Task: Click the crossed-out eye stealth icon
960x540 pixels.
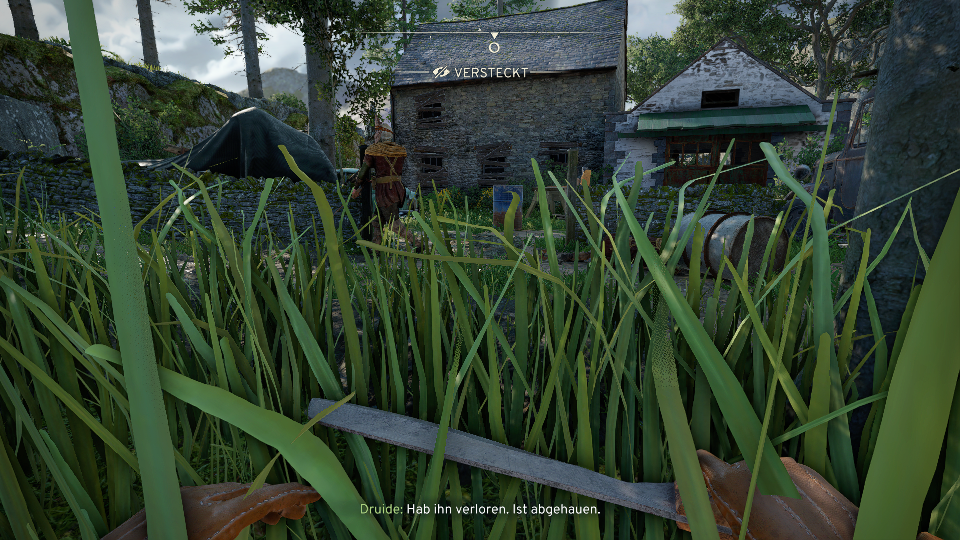Action: [x=441, y=73]
